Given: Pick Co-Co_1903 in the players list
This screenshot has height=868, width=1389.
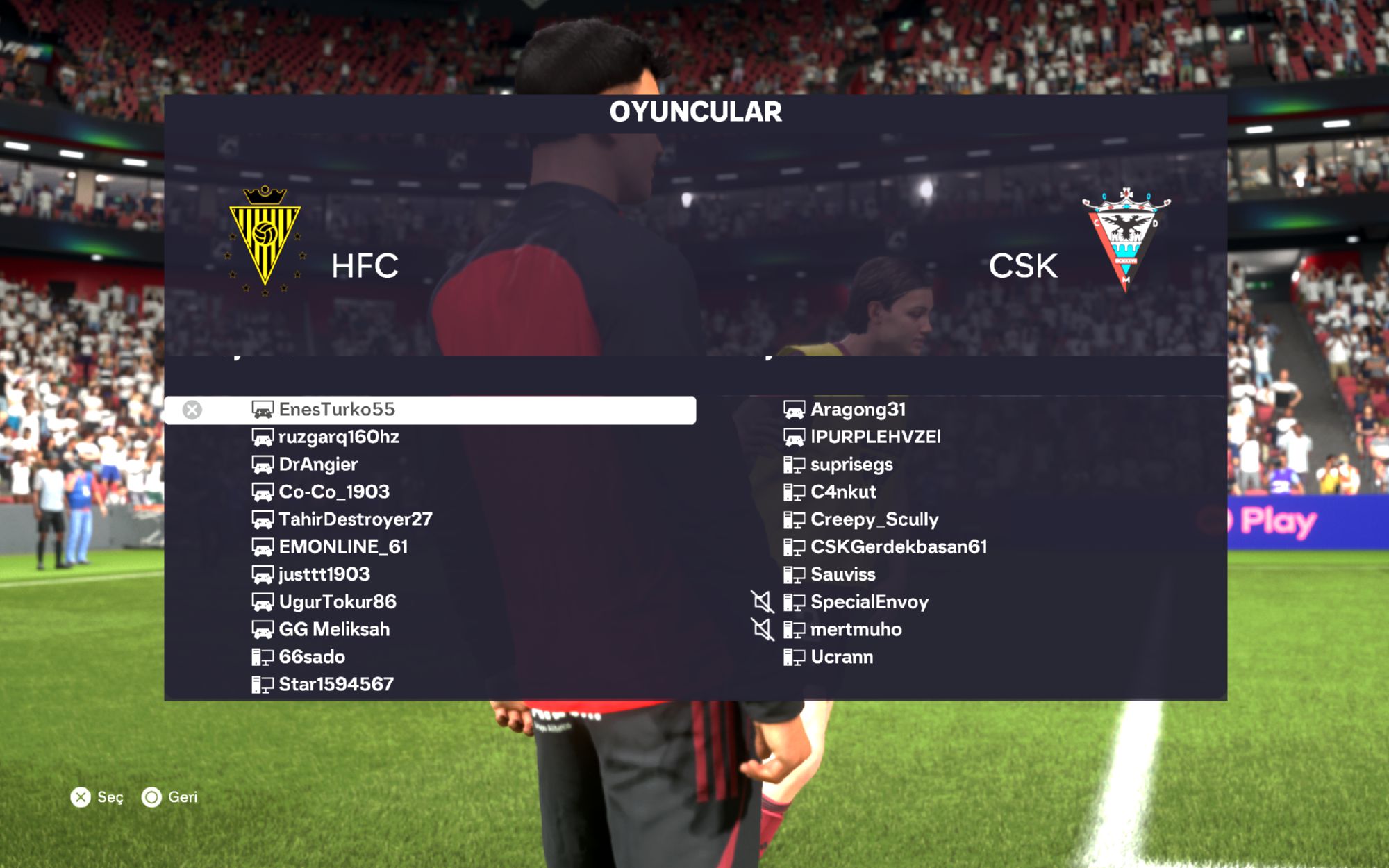Looking at the screenshot, I should [x=334, y=492].
